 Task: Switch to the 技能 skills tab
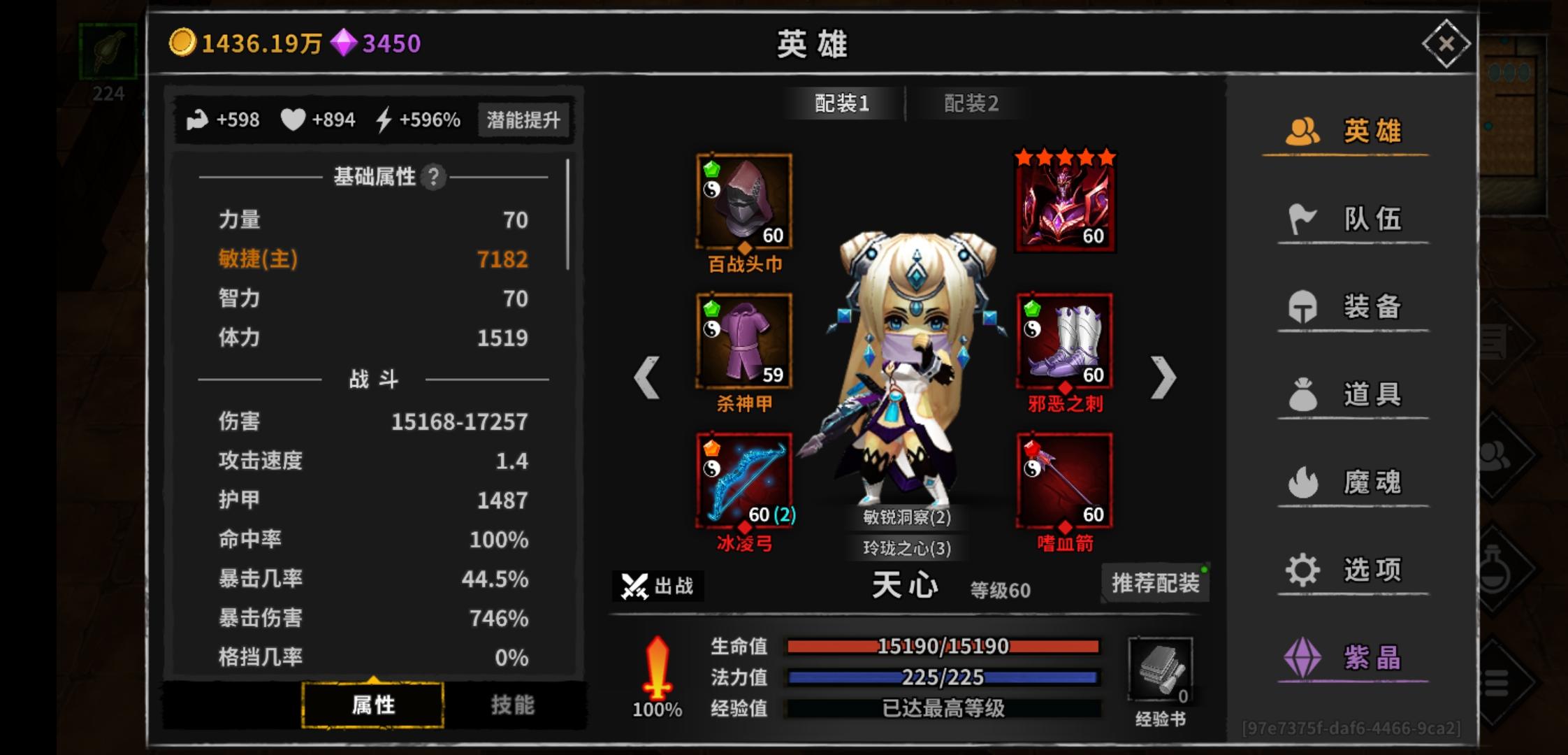514,706
